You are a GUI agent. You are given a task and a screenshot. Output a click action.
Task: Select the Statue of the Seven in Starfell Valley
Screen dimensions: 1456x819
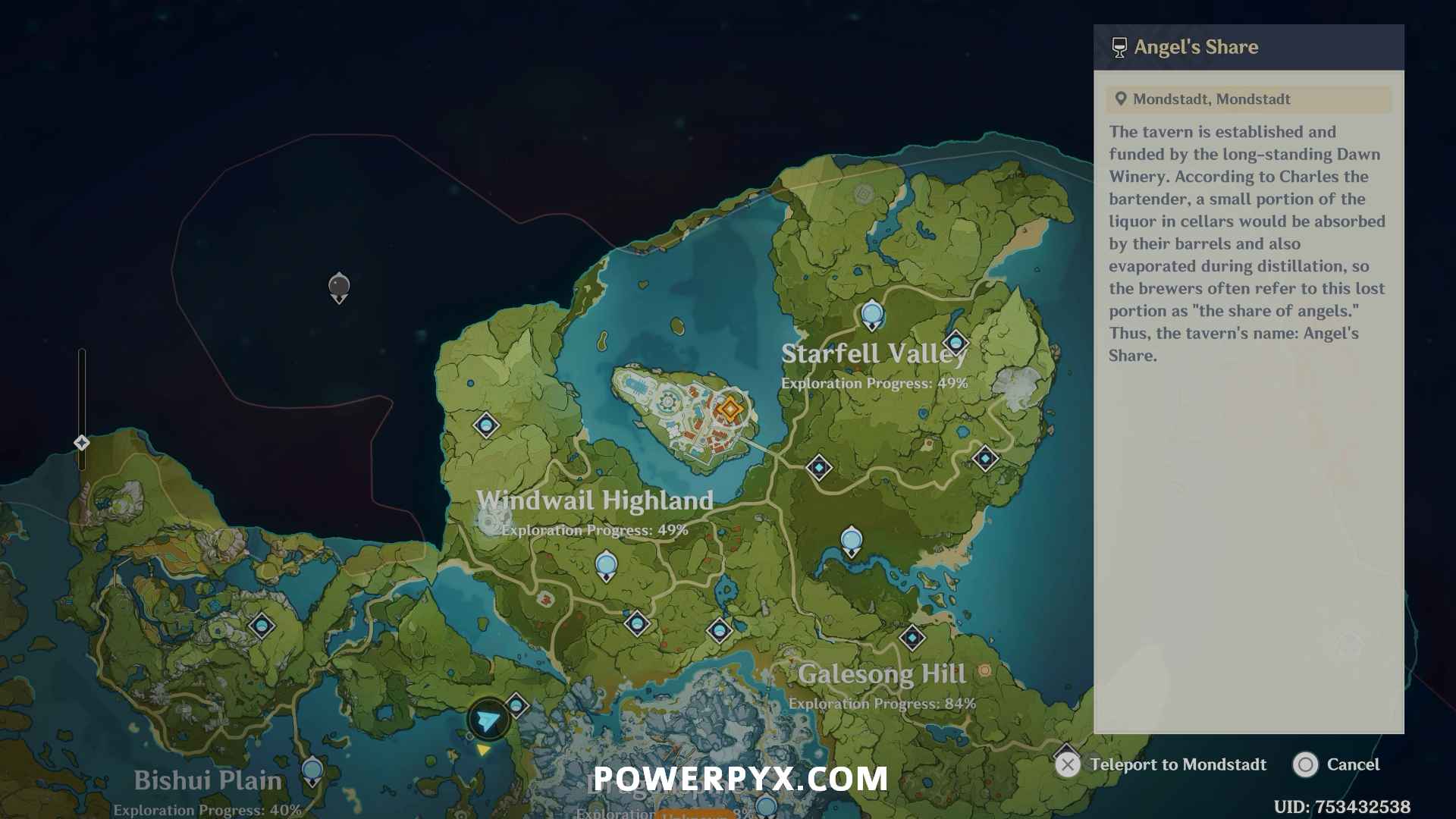(x=872, y=314)
